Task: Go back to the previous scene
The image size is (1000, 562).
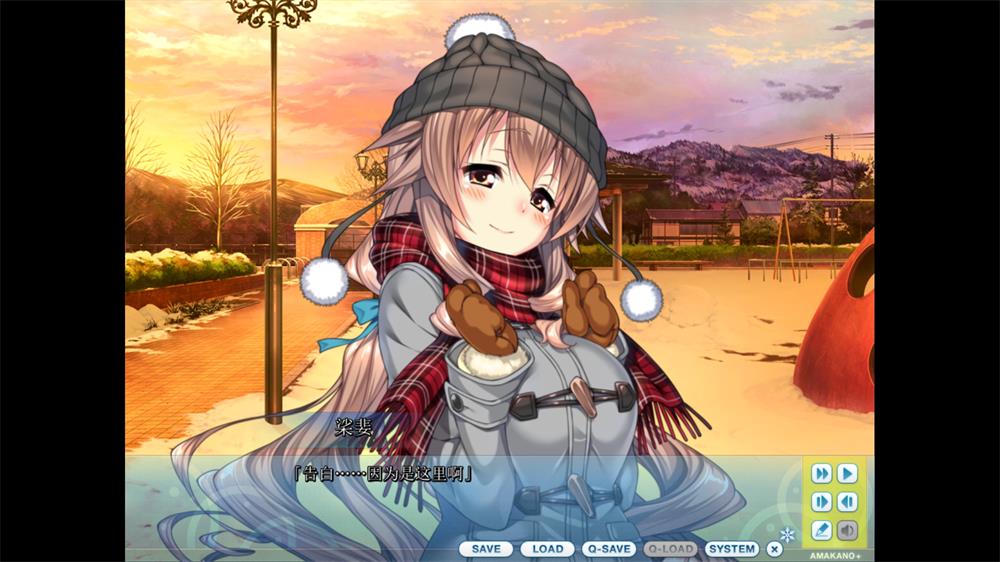Action: [847, 502]
